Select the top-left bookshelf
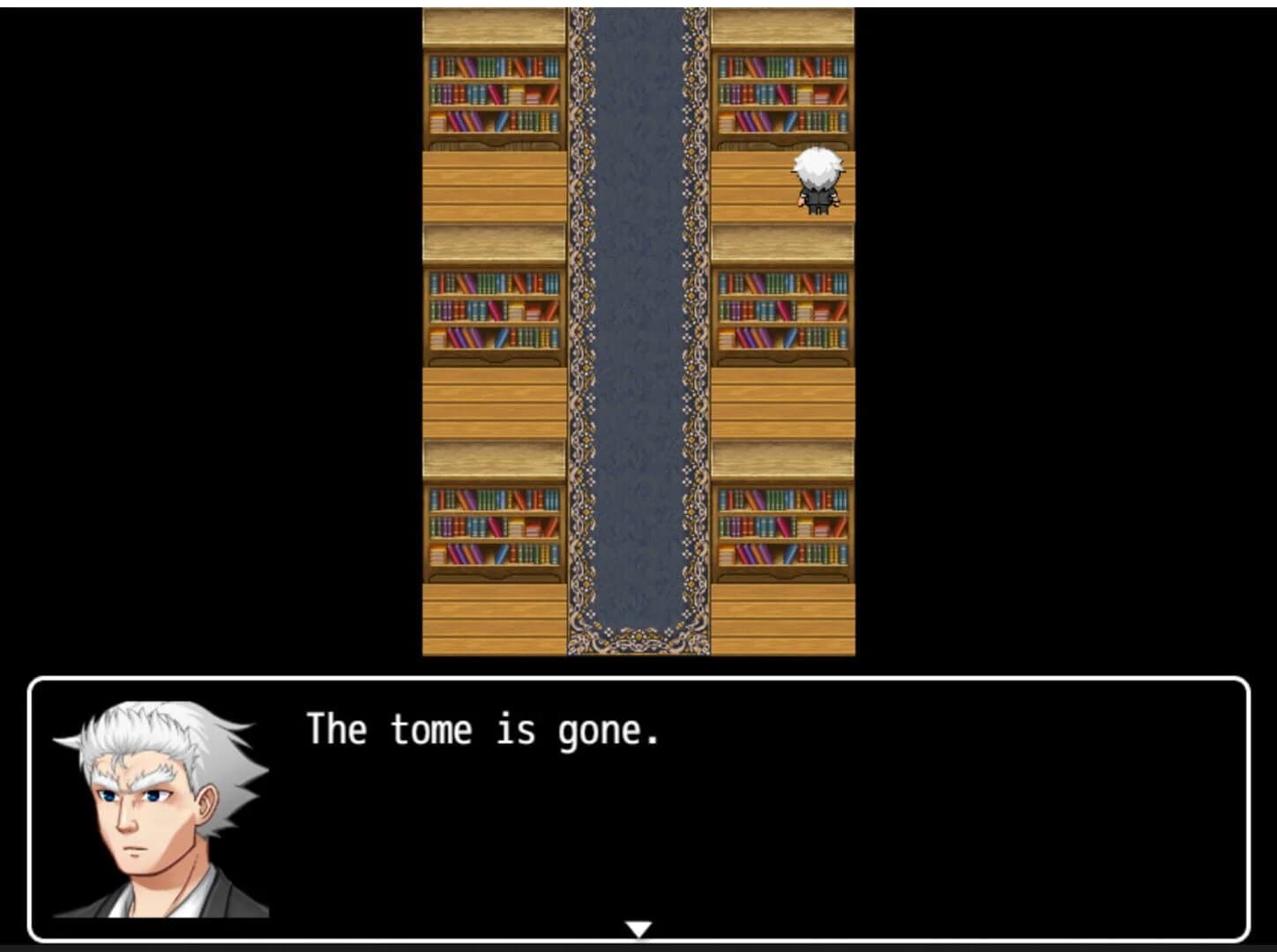The height and width of the screenshot is (952, 1277). [494, 97]
